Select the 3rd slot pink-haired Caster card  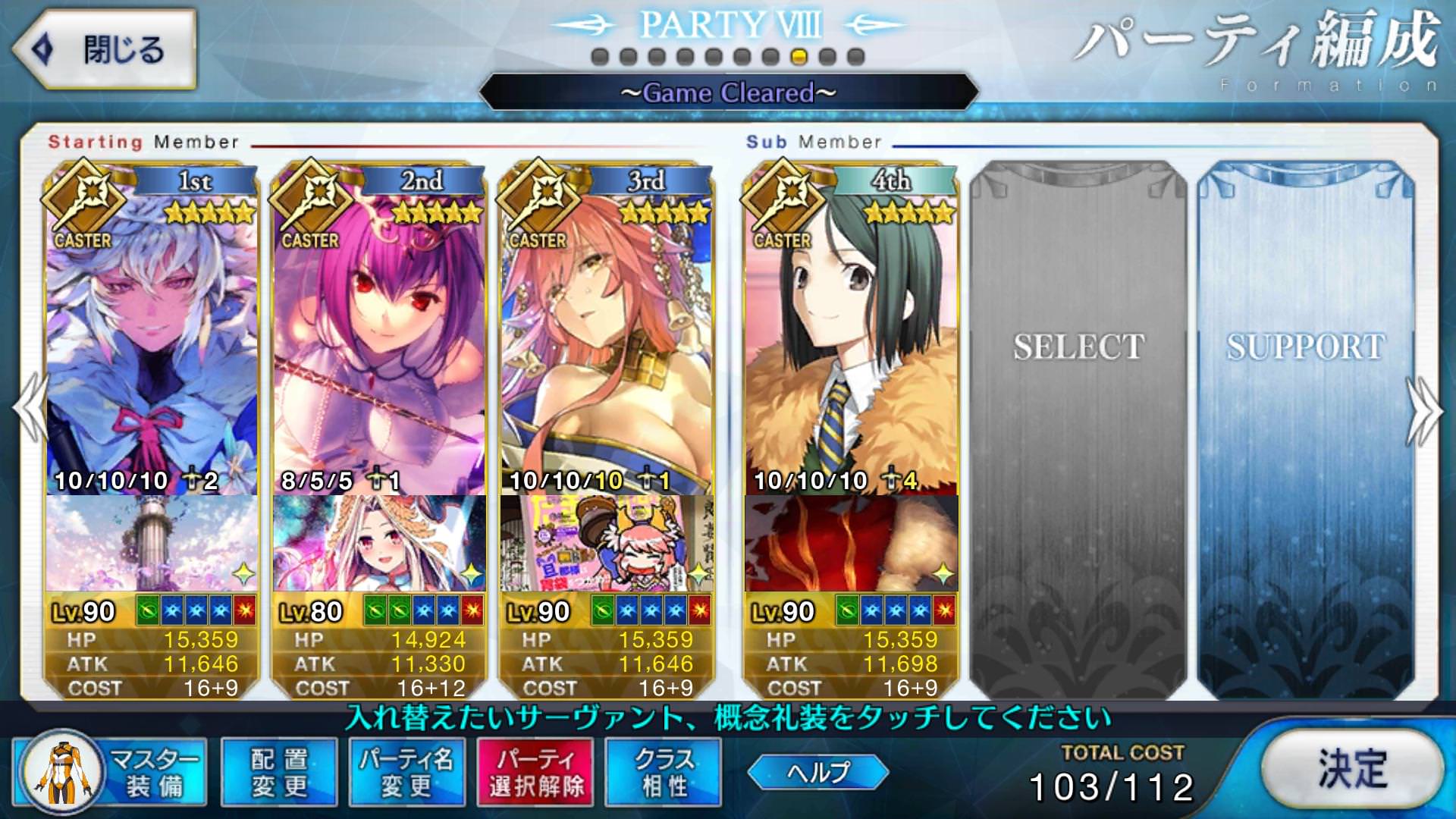pyautogui.click(x=607, y=334)
